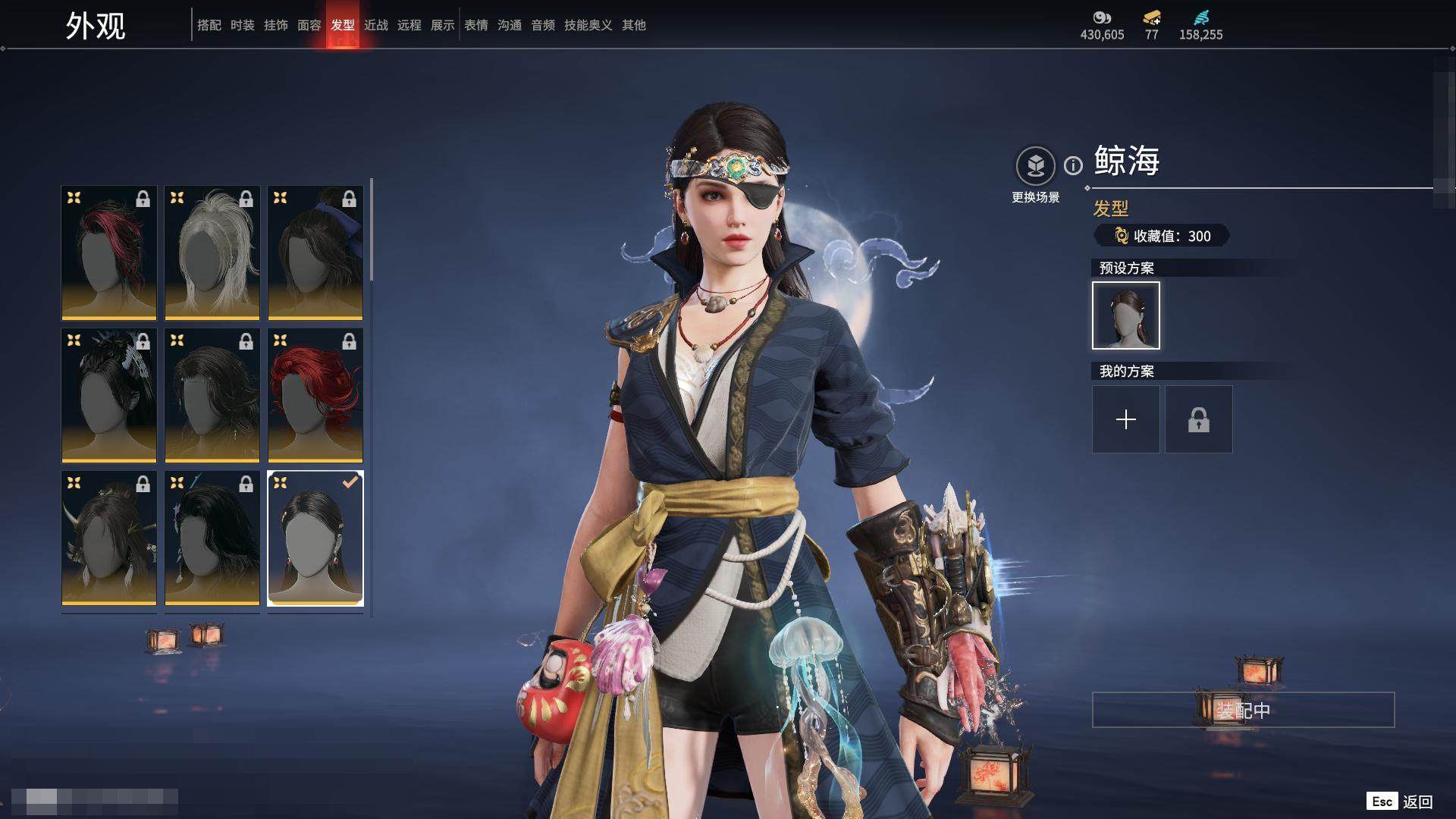The height and width of the screenshot is (819, 1456).
Task: Add a new scheme with the plus slot
Action: [x=1126, y=419]
